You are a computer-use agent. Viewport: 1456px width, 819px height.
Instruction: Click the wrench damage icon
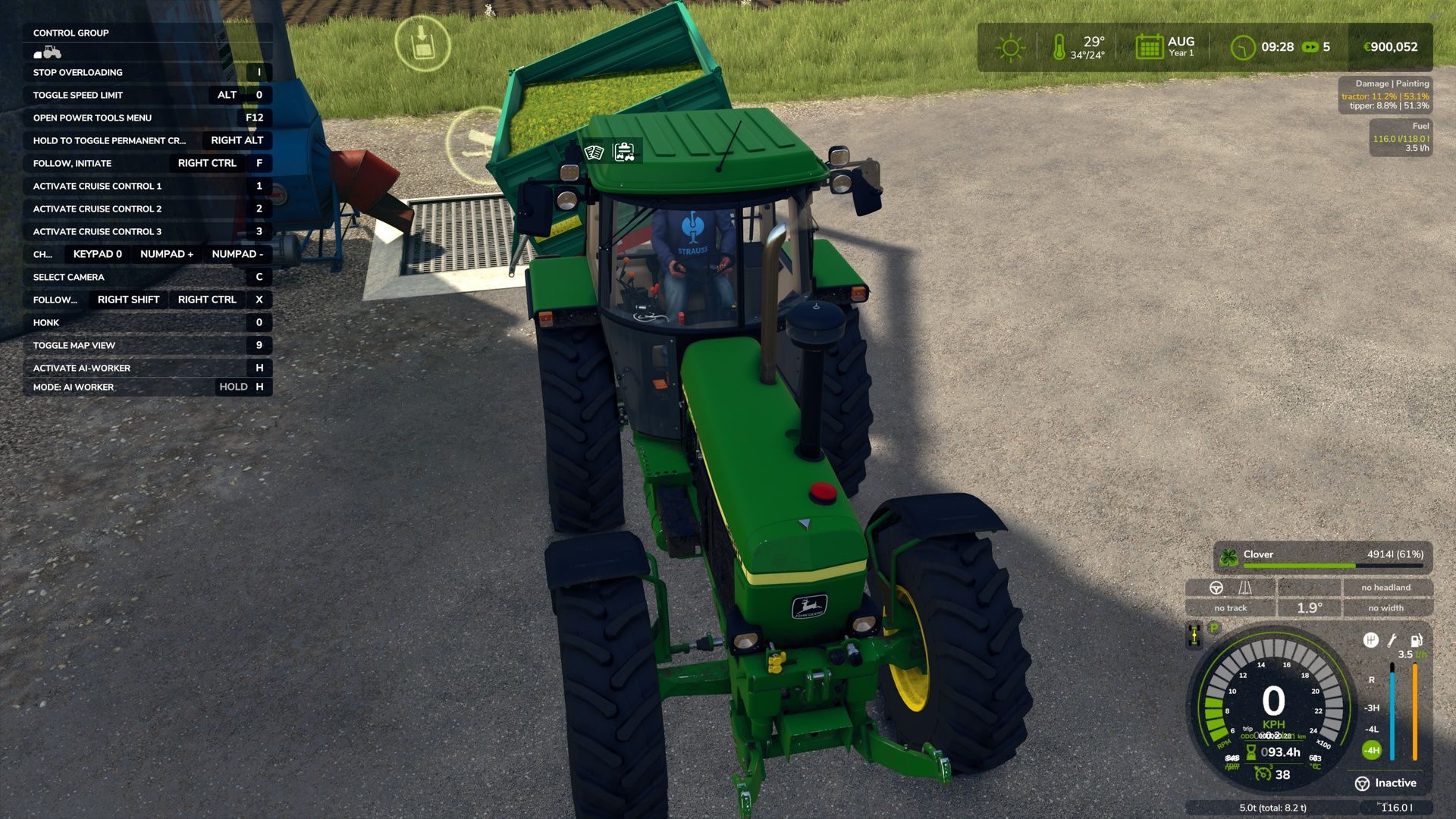(x=1392, y=641)
